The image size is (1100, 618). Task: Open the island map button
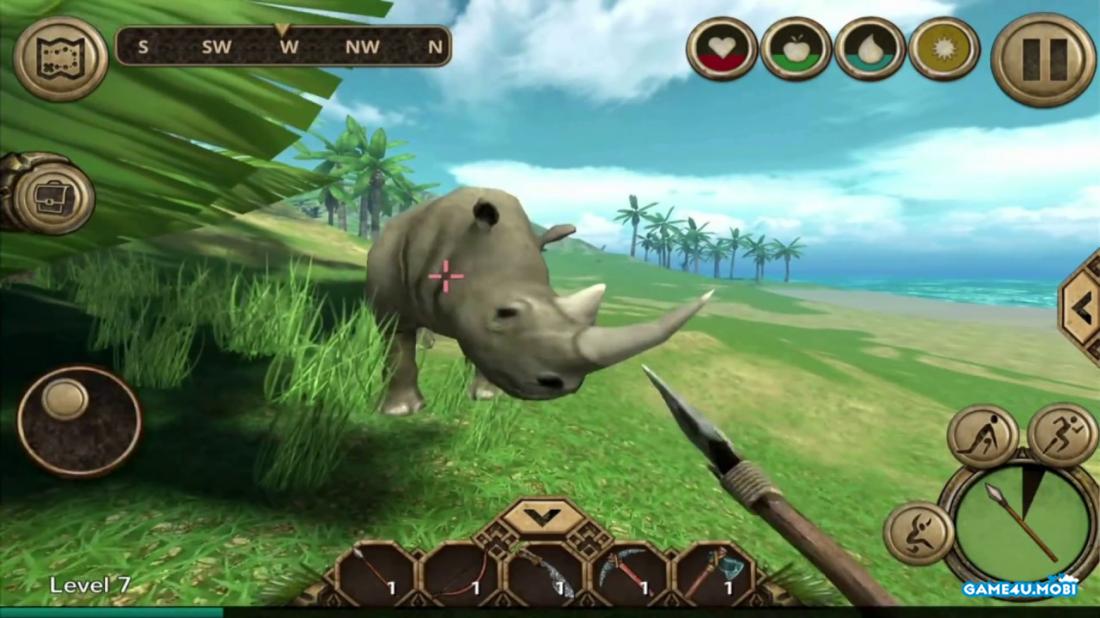point(61,59)
